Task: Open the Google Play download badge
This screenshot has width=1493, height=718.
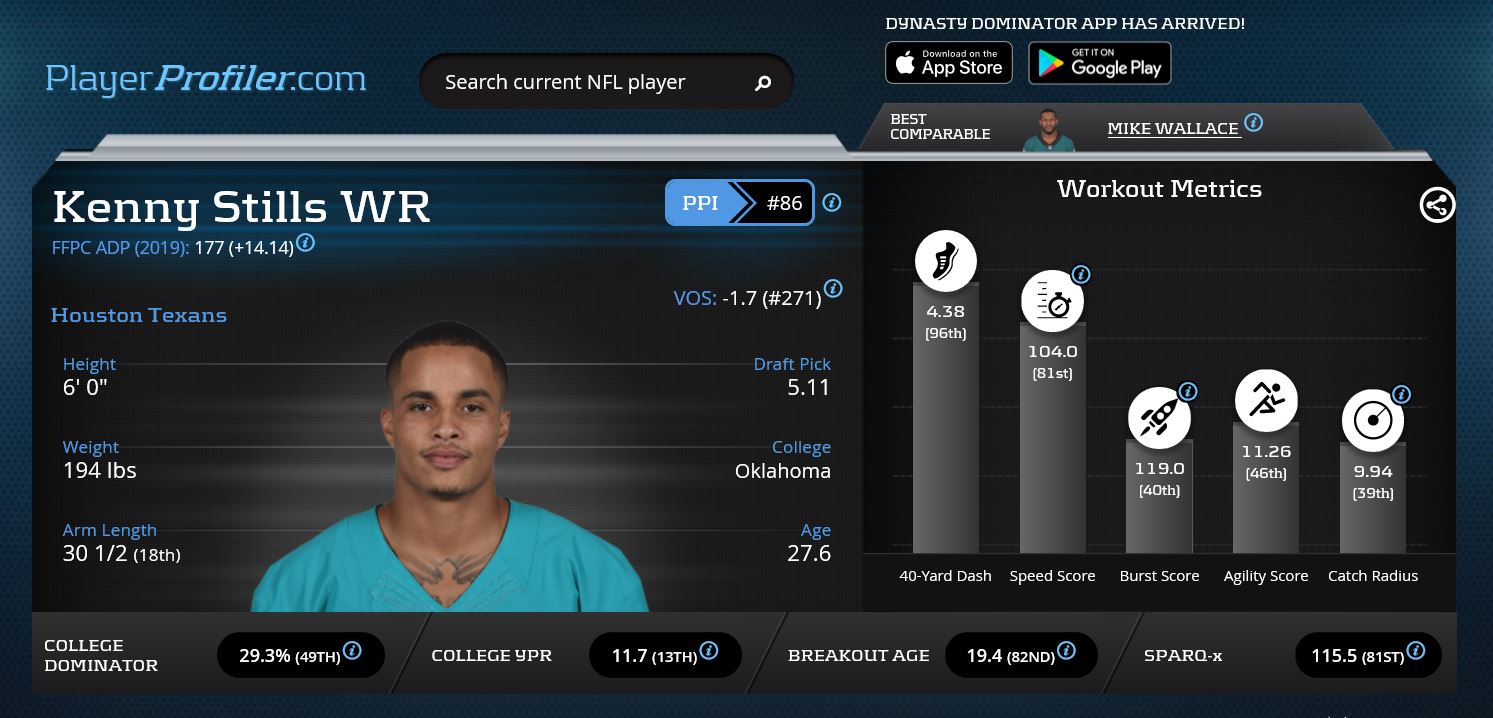Action: click(x=1099, y=63)
